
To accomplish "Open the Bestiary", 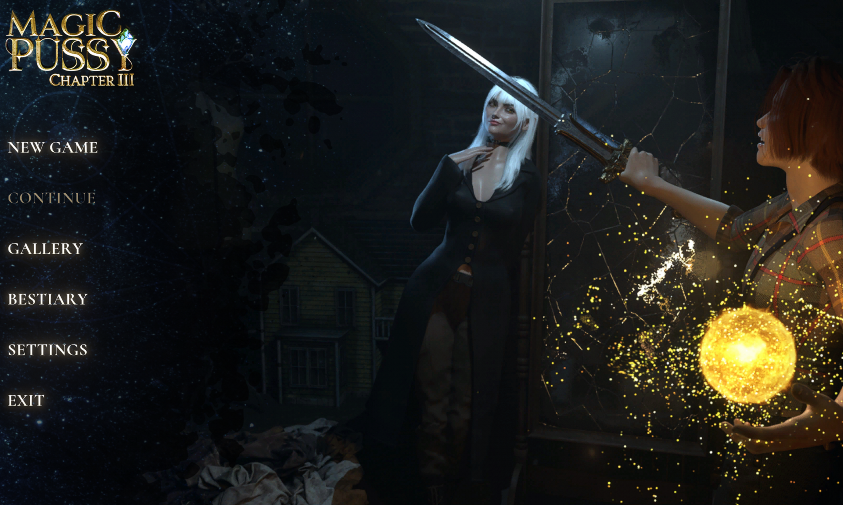I will click(x=48, y=299).
